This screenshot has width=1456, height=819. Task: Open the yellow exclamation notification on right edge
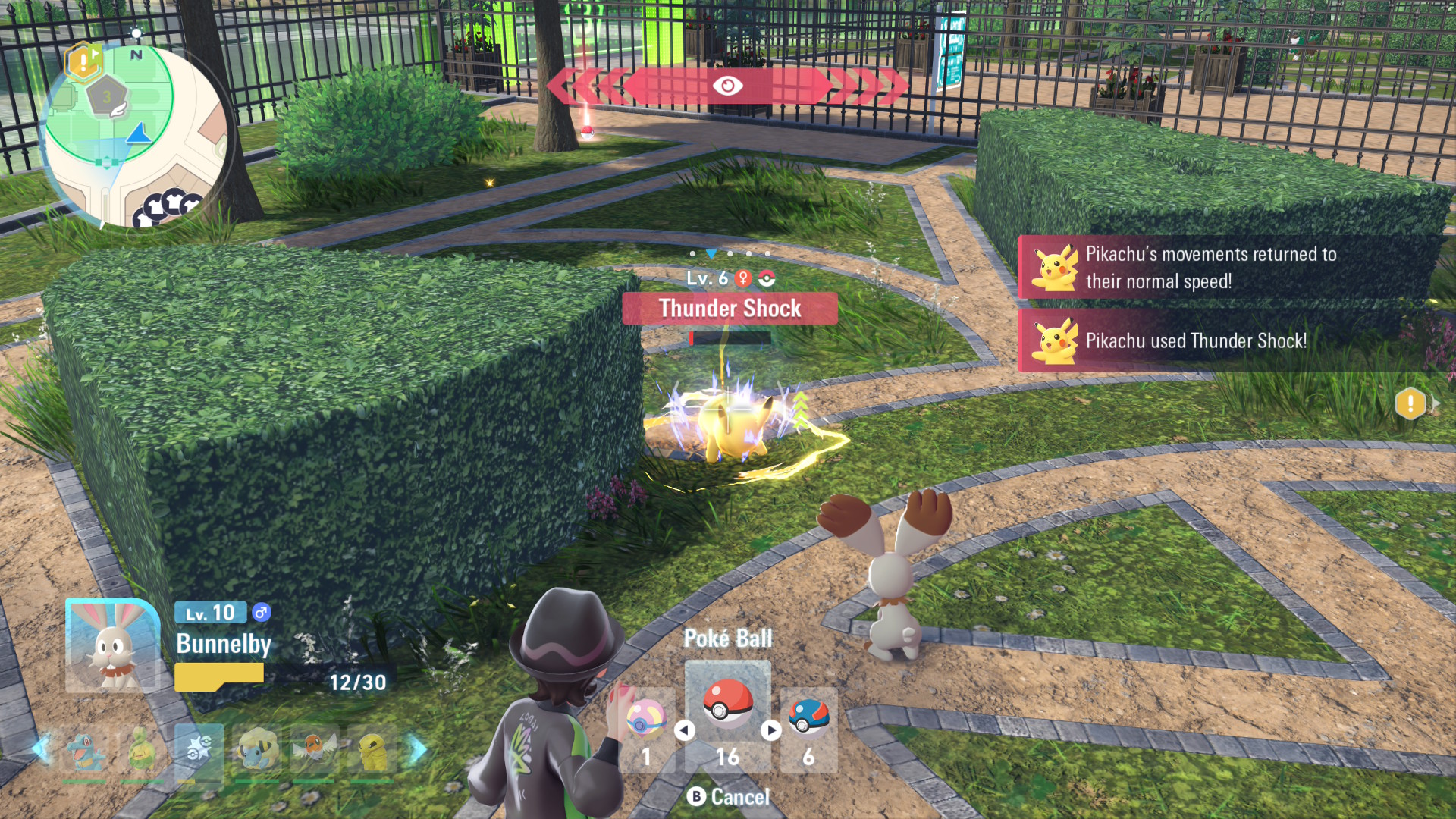pos(1410,403)
